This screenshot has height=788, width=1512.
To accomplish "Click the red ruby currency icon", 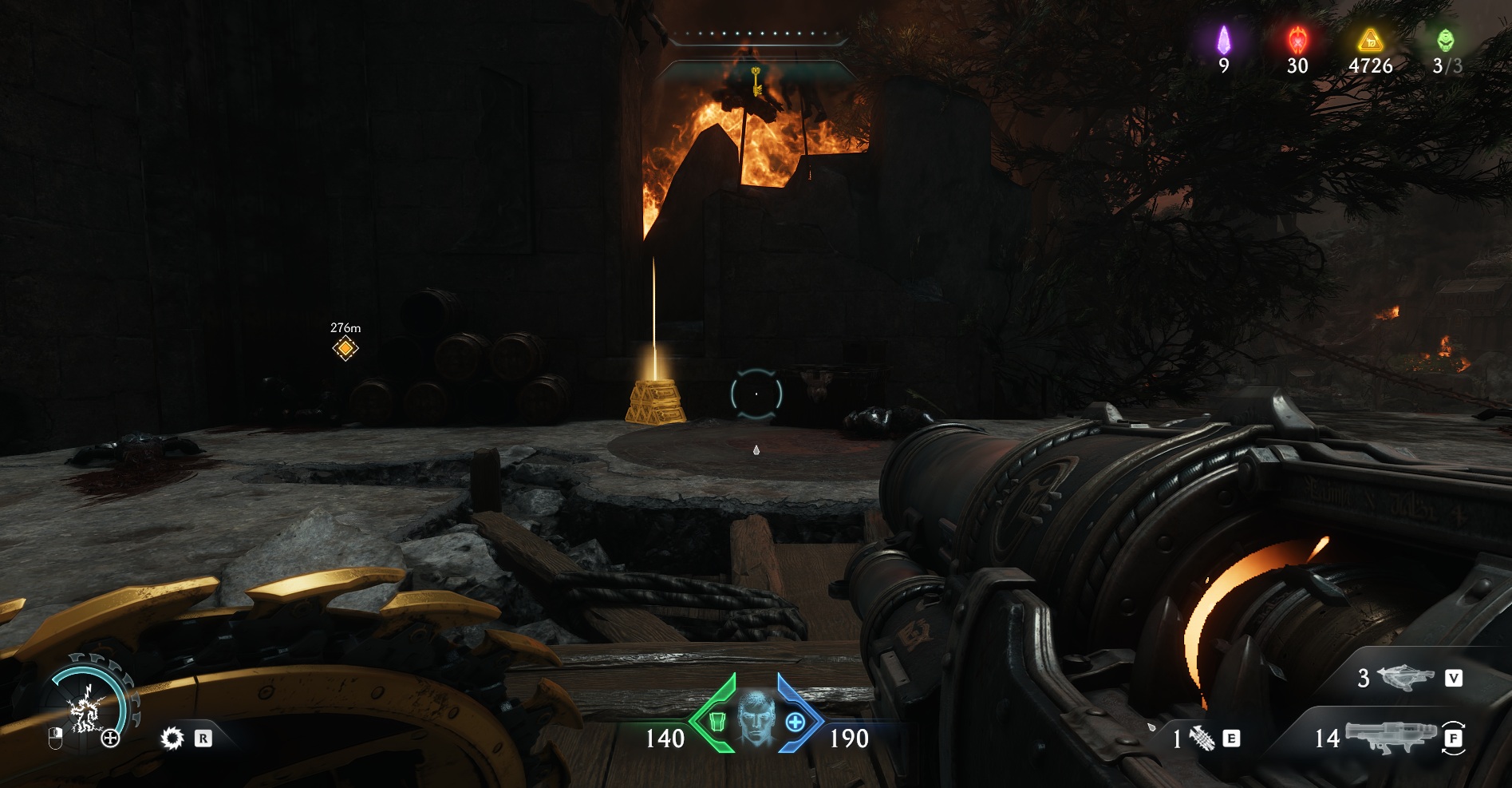I will tap(1297, 40).
